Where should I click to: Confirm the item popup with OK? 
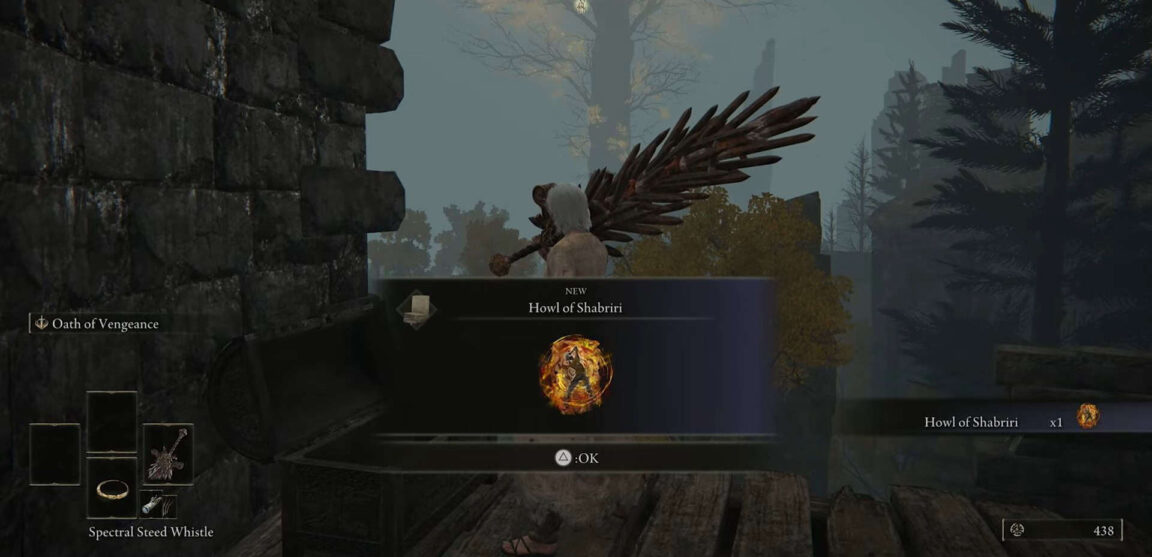pyautogui.click(x=576, y=458)
